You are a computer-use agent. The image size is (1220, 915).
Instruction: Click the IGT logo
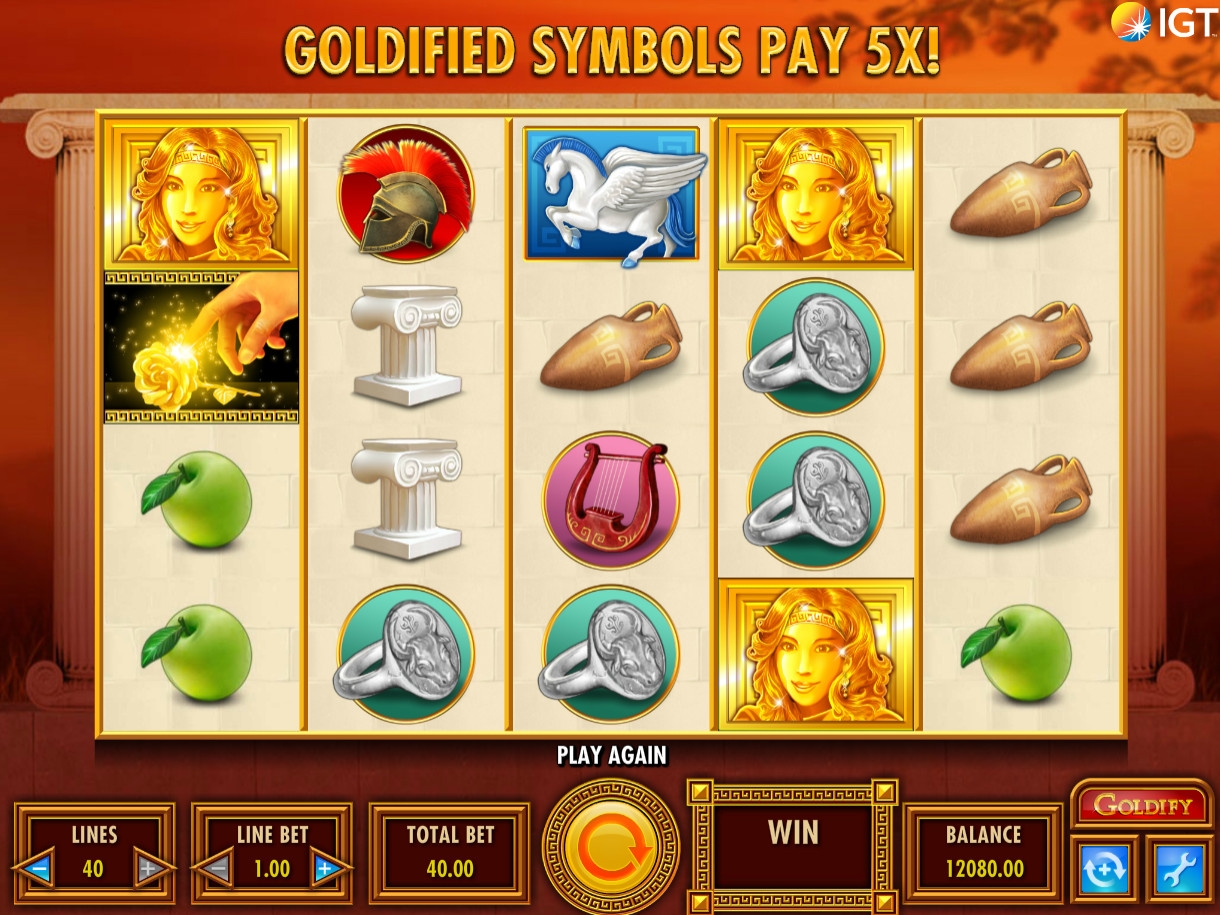[x=1163, y=22]
